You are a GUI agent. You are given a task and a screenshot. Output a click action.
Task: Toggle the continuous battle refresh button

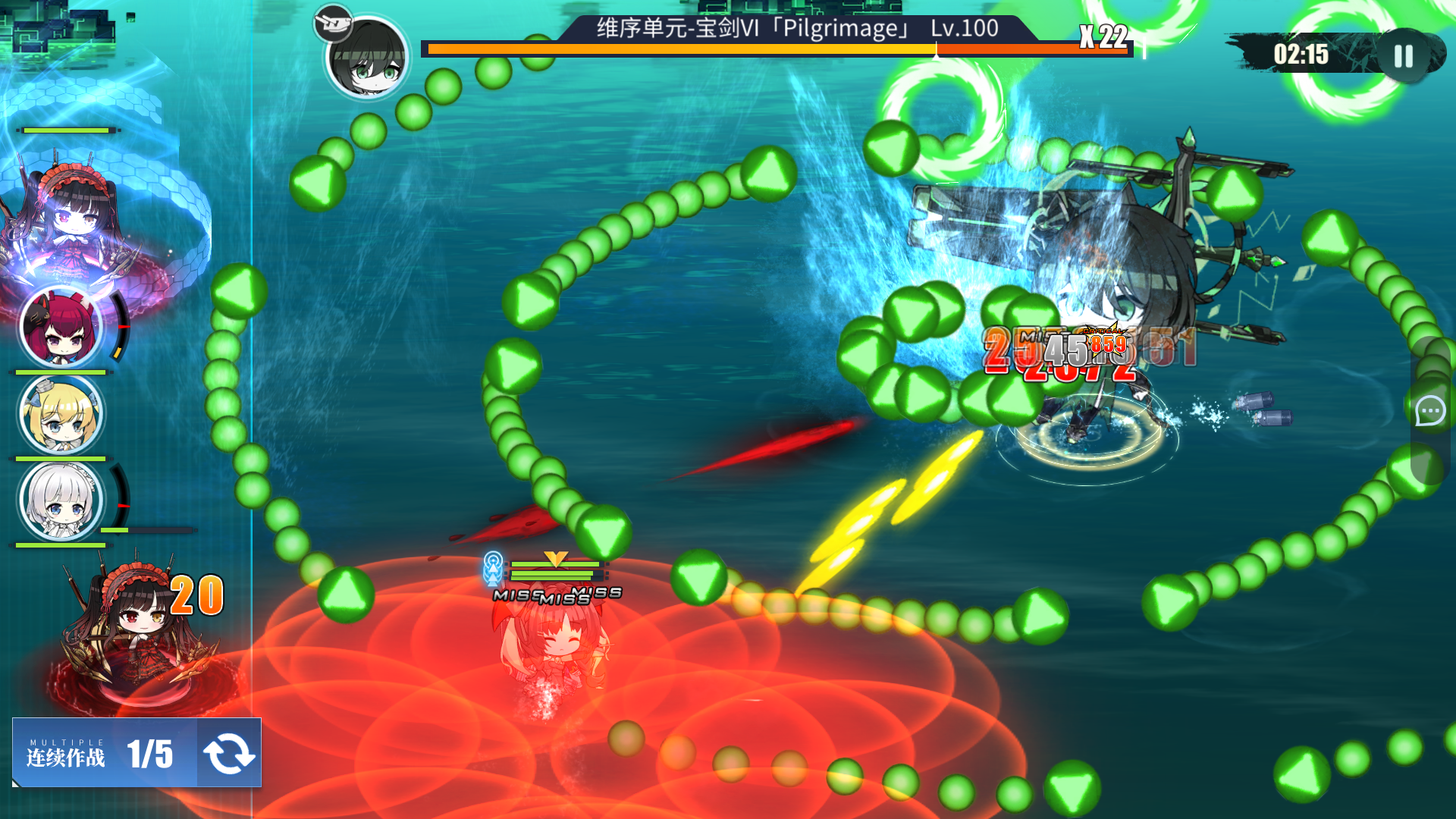click(x=229, y=753)
